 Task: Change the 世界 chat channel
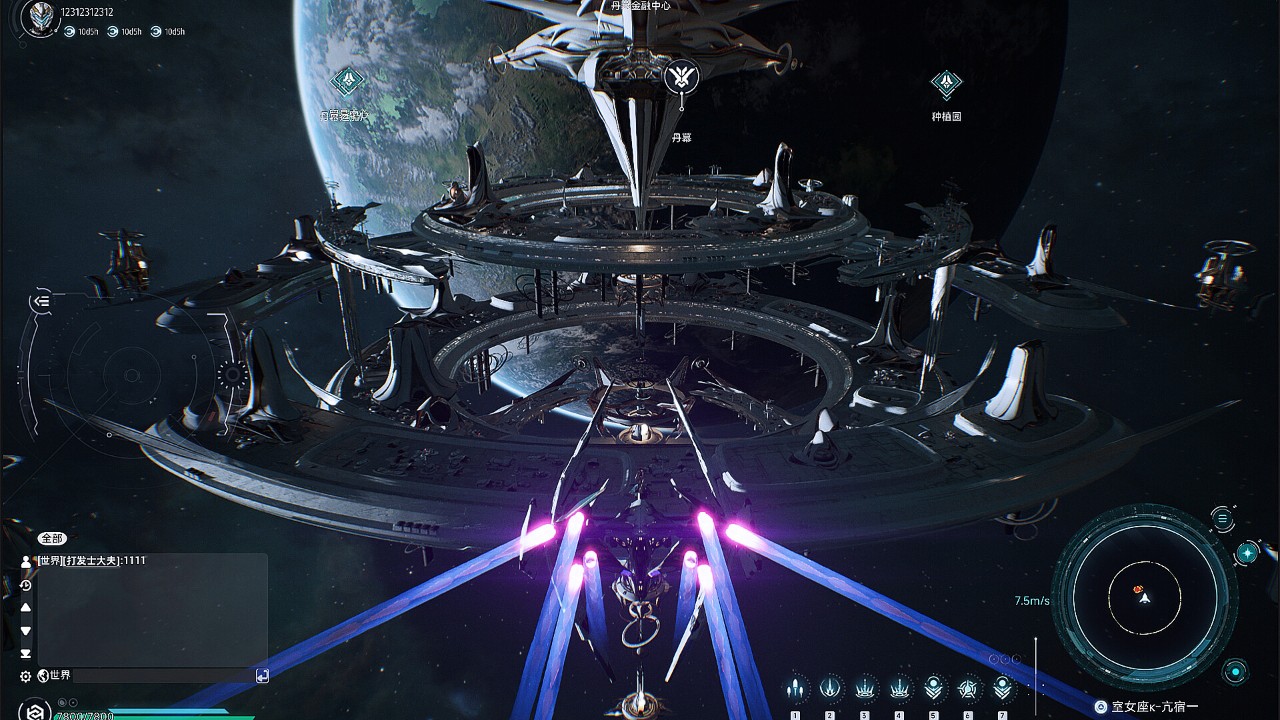54,676
